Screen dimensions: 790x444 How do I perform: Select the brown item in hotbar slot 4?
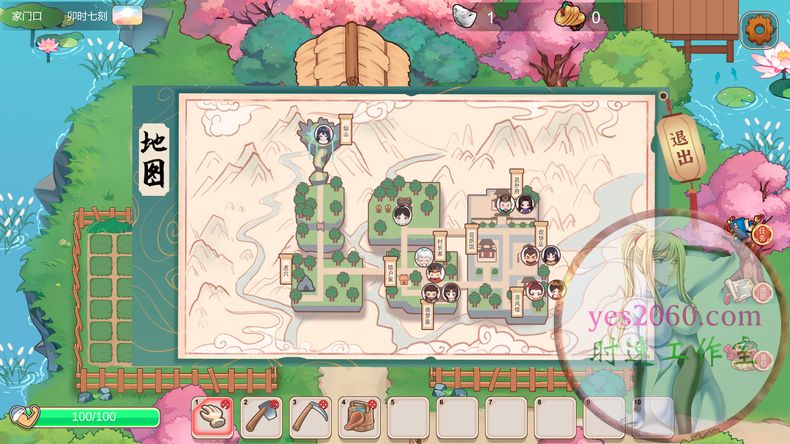[x=359, y=416]
